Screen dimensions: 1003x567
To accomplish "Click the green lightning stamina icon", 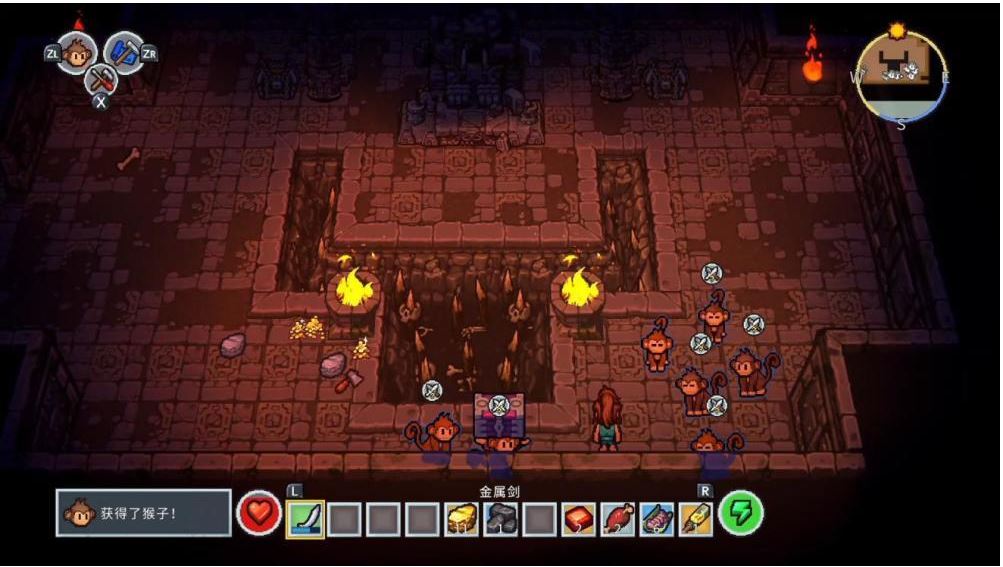I will click(742, 513).
